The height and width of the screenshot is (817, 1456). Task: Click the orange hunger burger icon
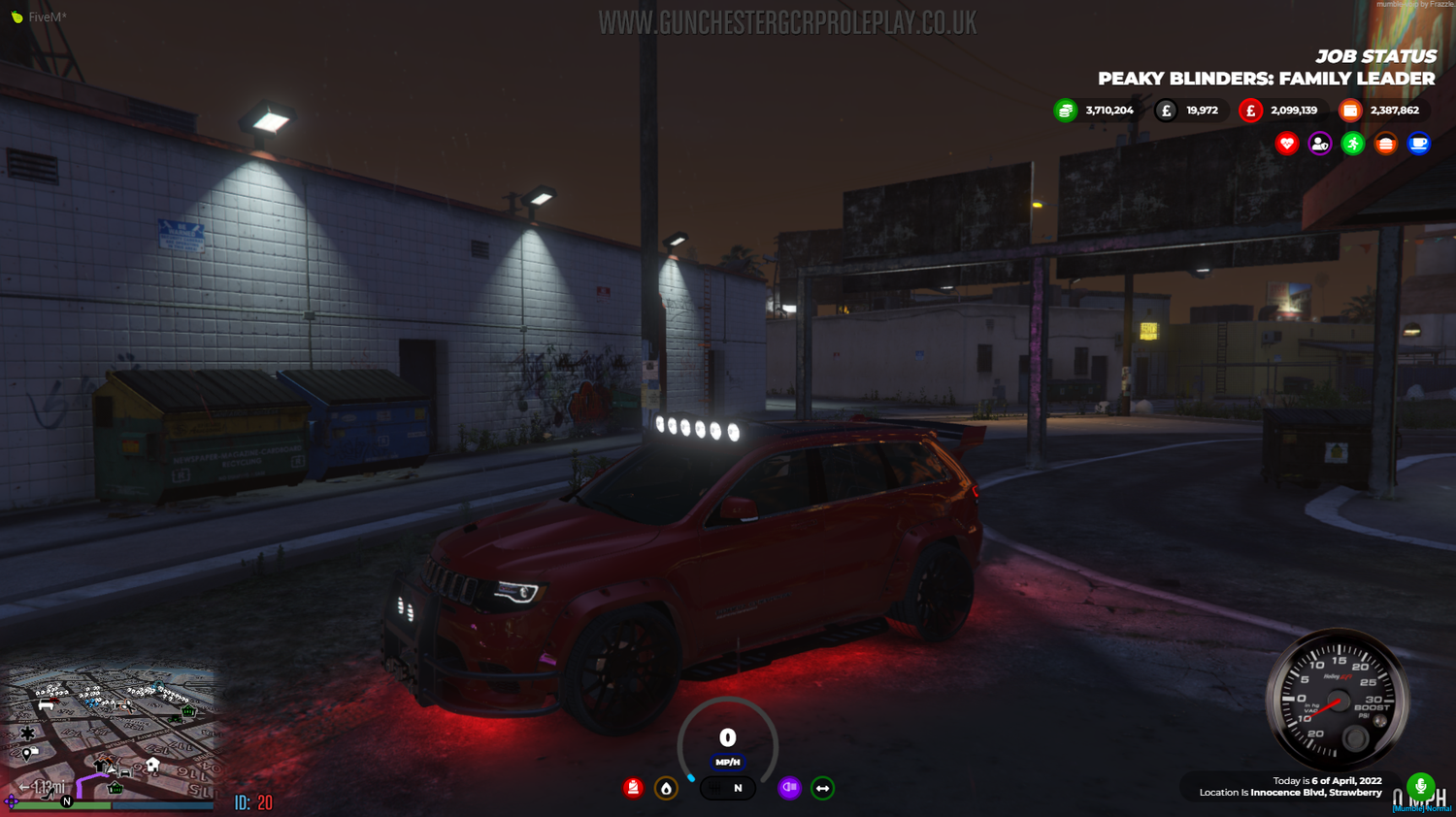click(x=1385, y=144)
